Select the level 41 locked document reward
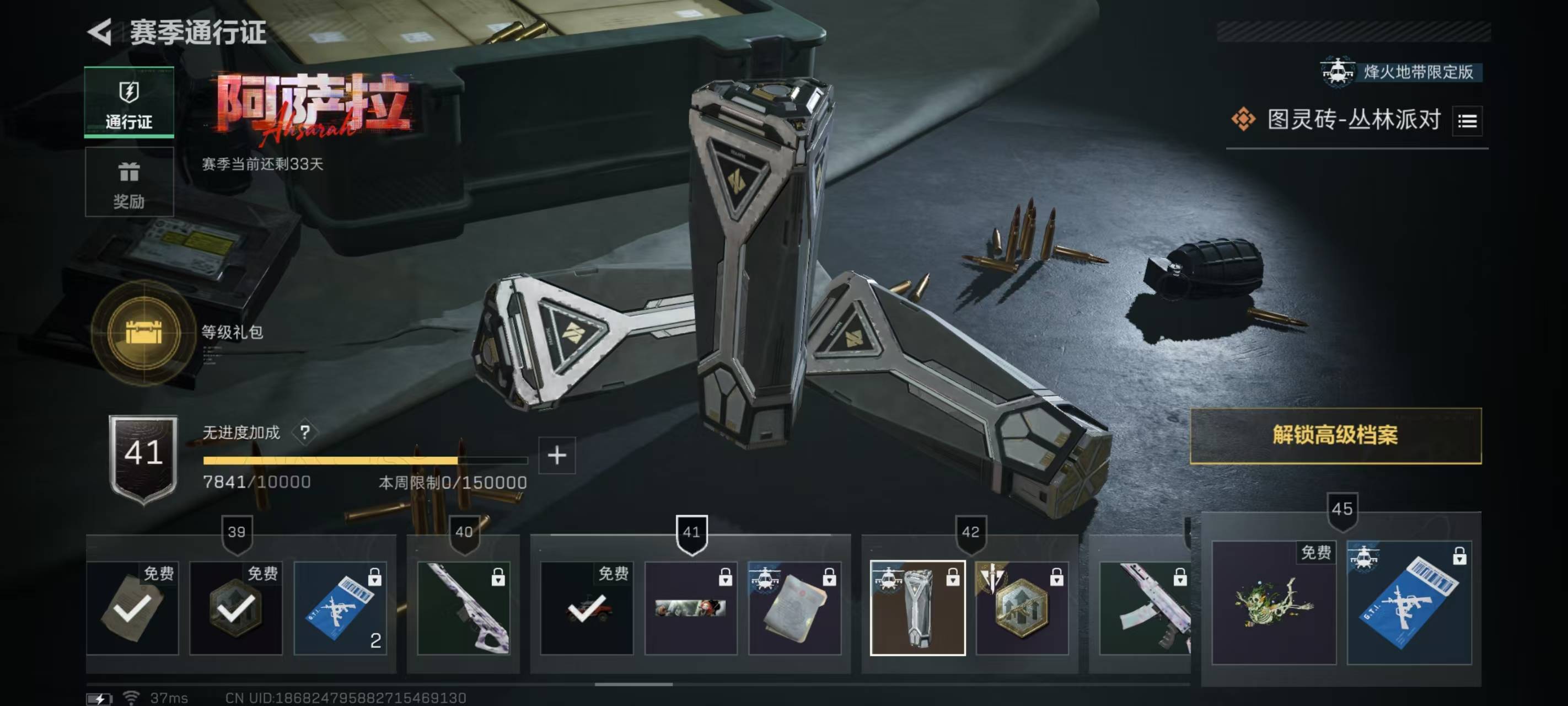 coord(794,608)
